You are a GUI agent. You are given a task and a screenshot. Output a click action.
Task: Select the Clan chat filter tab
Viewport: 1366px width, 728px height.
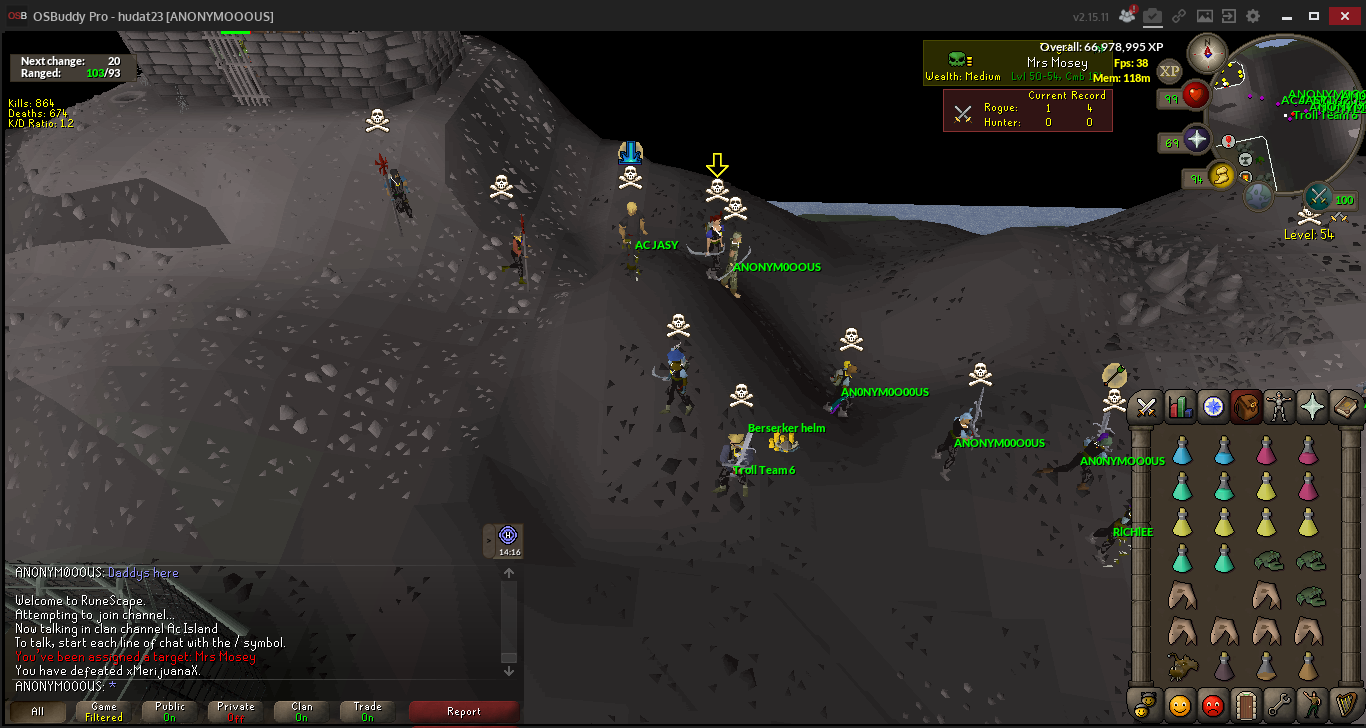[302, 712]
